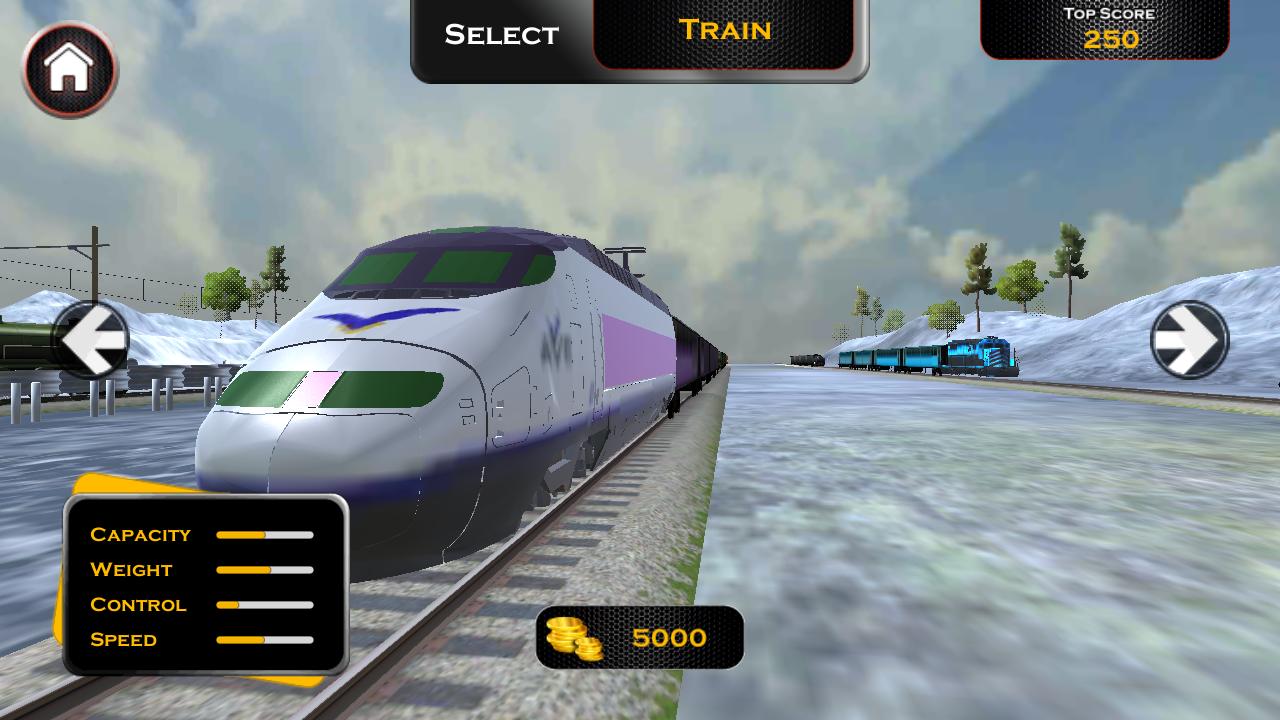The width and height of the screenshot is (1280, 720).
Task: Click the gold coins stack icon
Action: tap(575, 638)
